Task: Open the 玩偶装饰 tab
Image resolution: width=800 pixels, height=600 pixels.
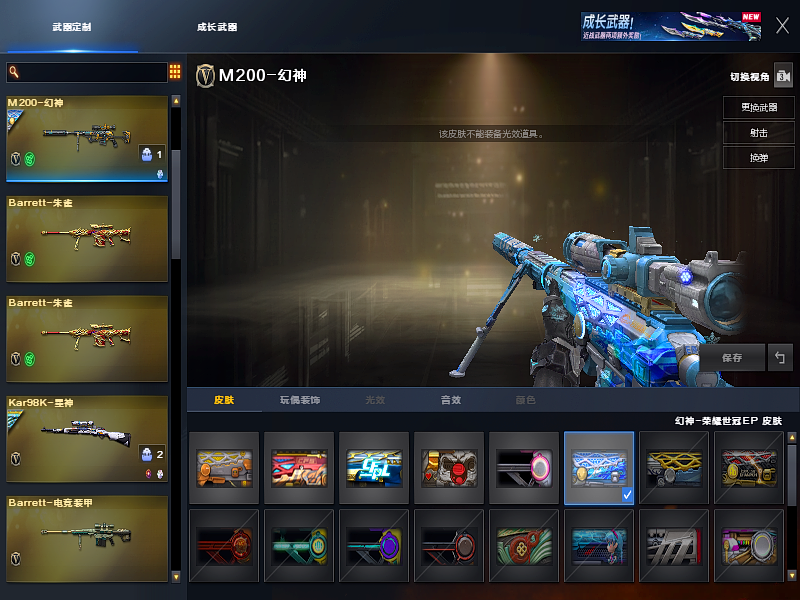Action: (x=299, y=400)
